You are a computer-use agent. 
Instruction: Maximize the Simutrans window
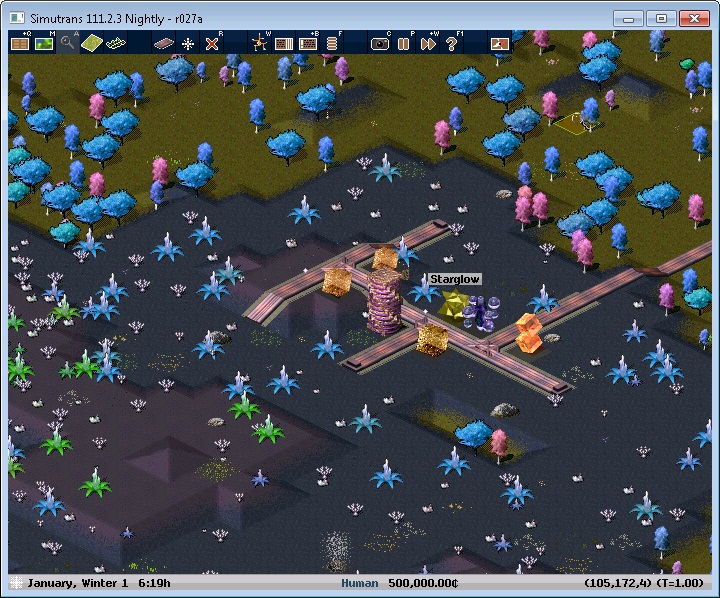(659, 18)
